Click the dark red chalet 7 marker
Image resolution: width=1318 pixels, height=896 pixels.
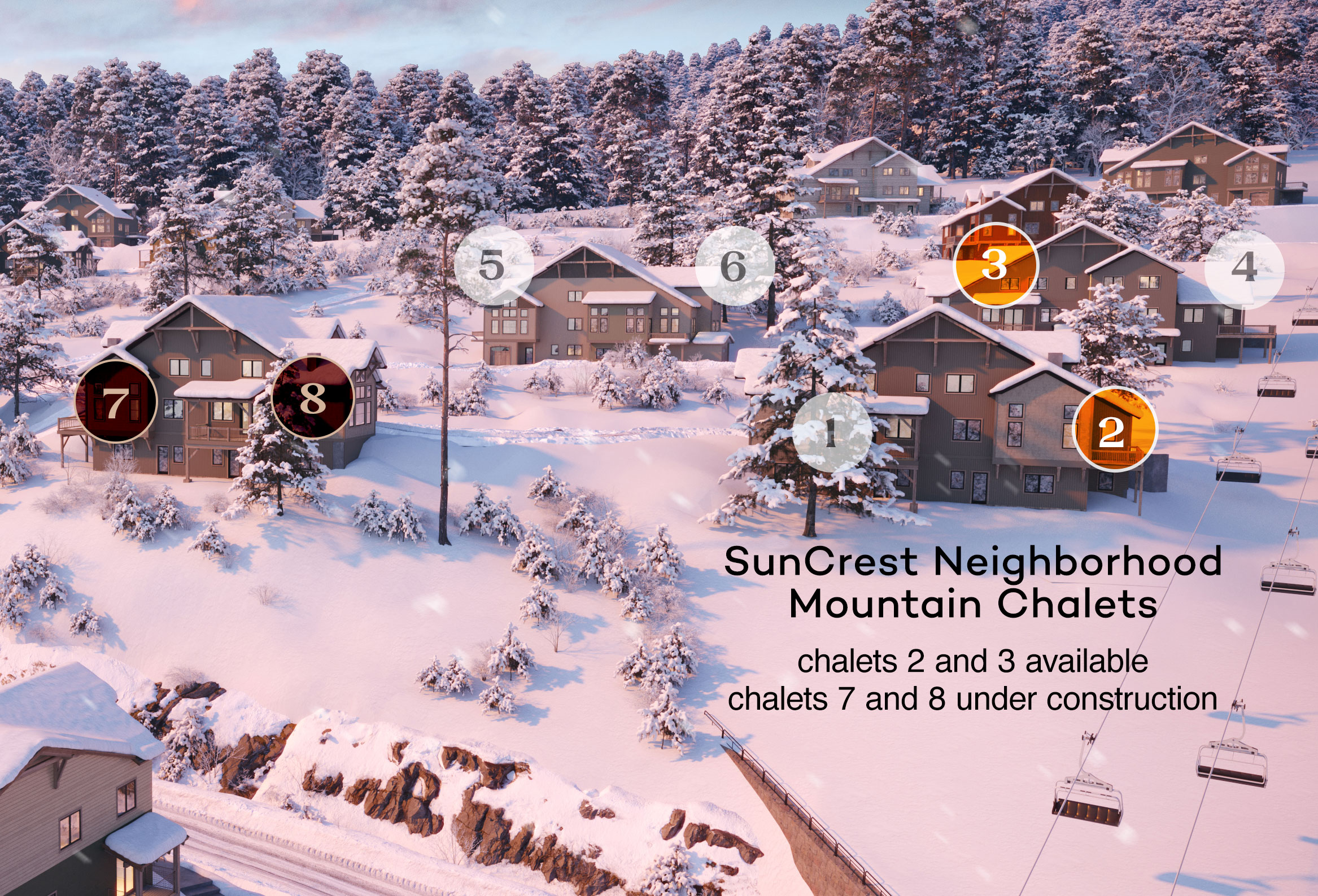tap(116, 401)
